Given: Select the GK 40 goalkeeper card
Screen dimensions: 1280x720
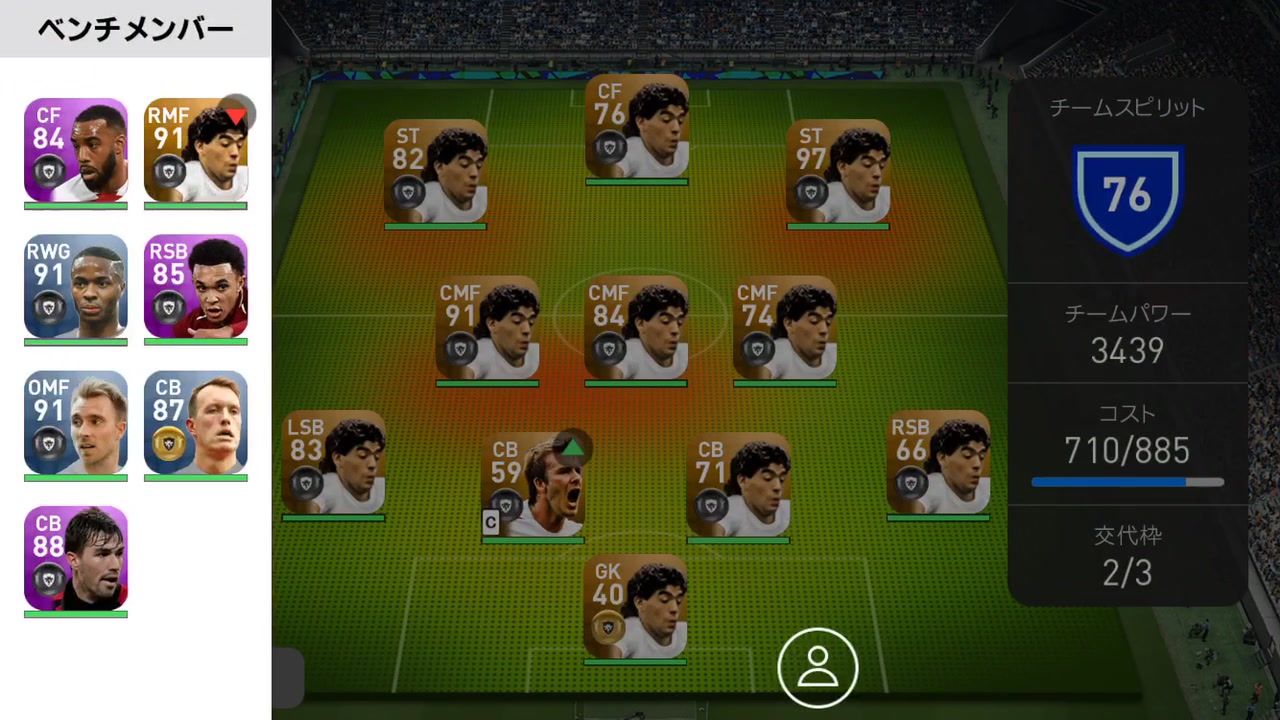Looking at the screenshot, I should 635,606.
